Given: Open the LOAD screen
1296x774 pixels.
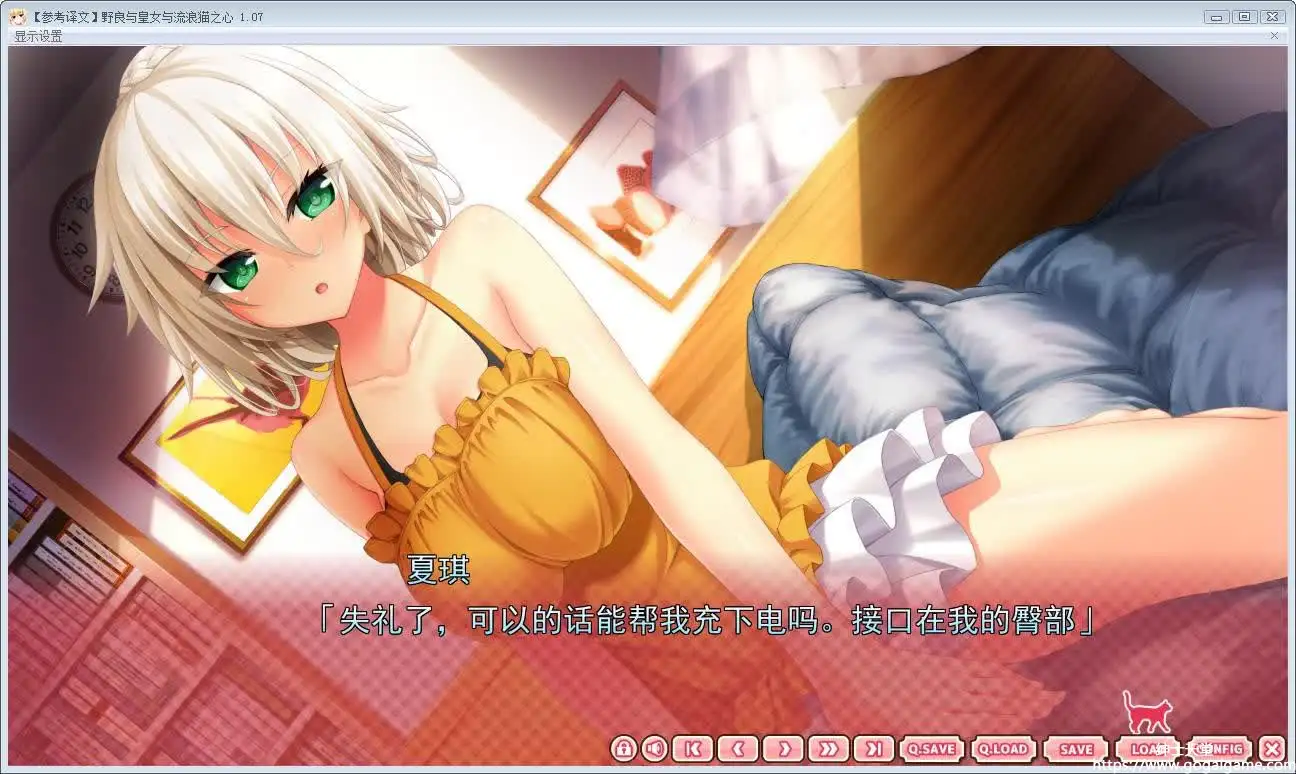Looking at the screenshot, I should coord(1146,748).
